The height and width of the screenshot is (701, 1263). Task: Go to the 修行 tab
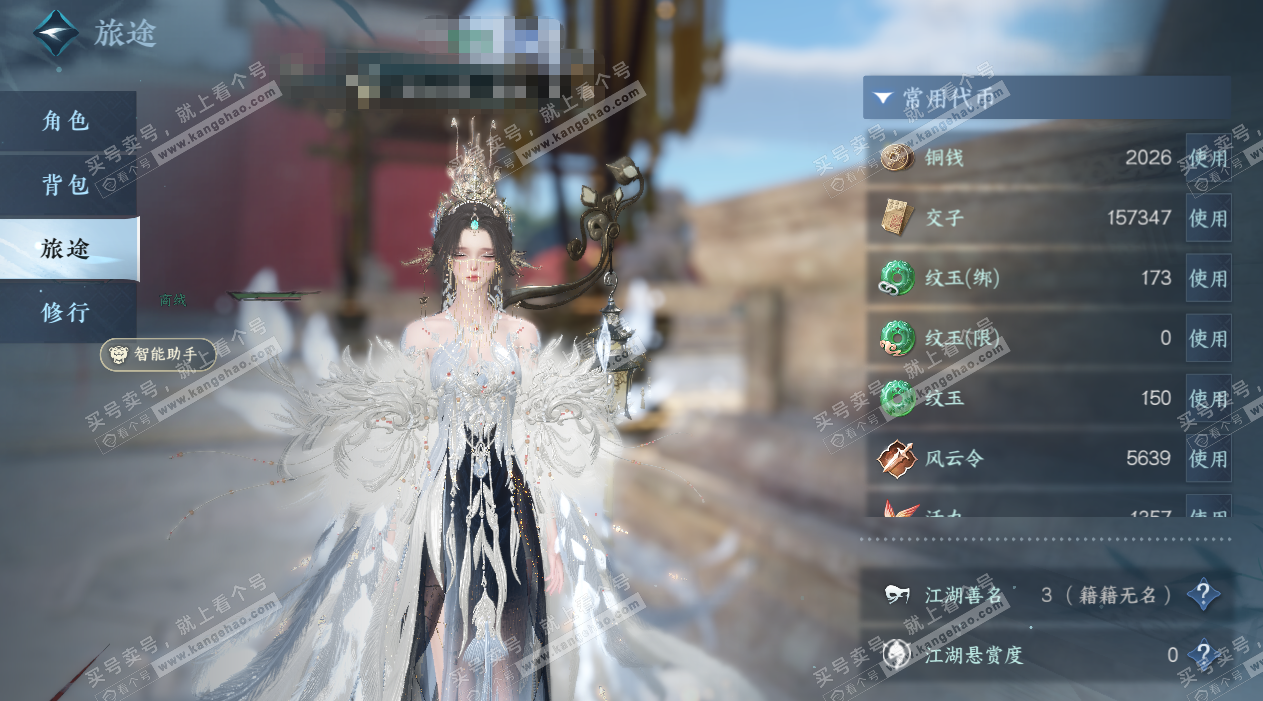(x=67, y=312)
